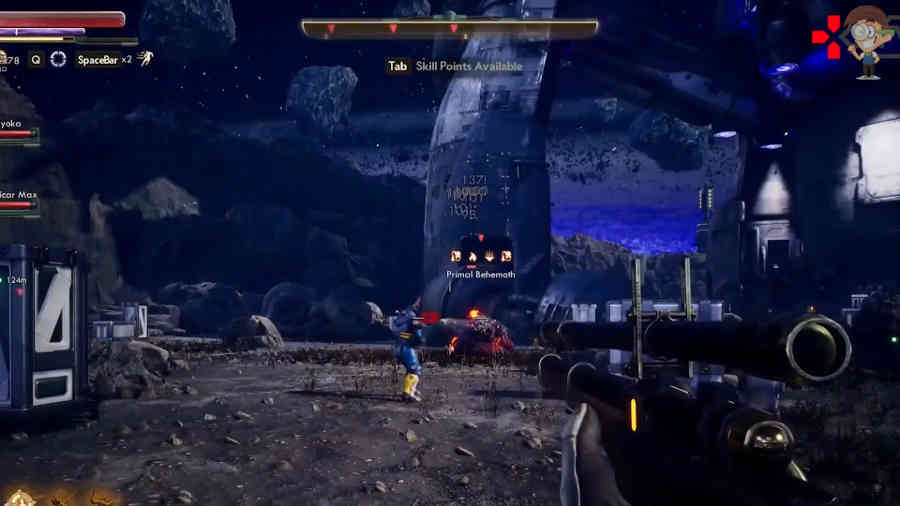Click the dodge leap figure icon
The height and width of the screenshot is (506, 900).
[x=145, y=59]
